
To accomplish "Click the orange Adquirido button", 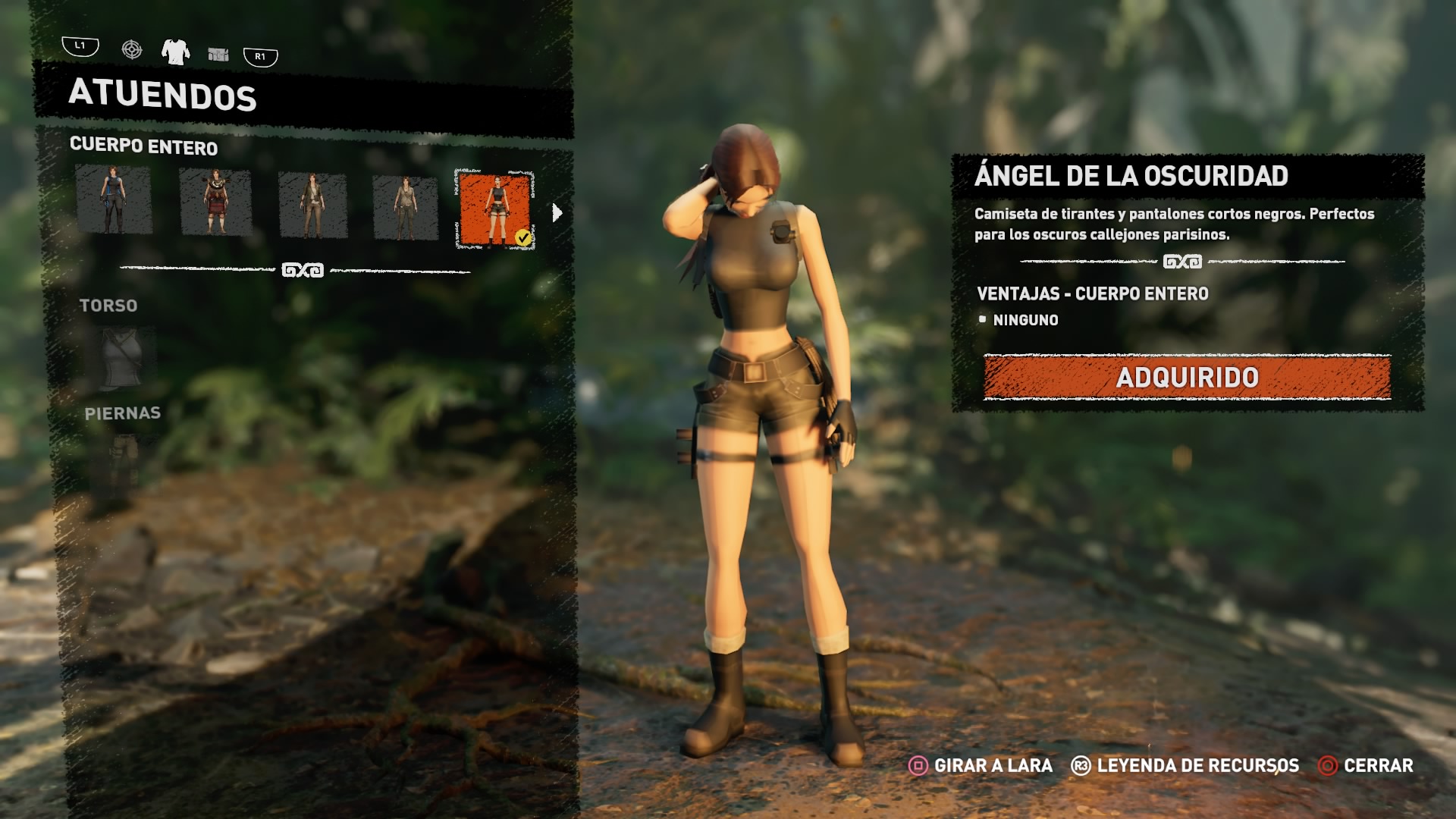I will coord(1187,377).
